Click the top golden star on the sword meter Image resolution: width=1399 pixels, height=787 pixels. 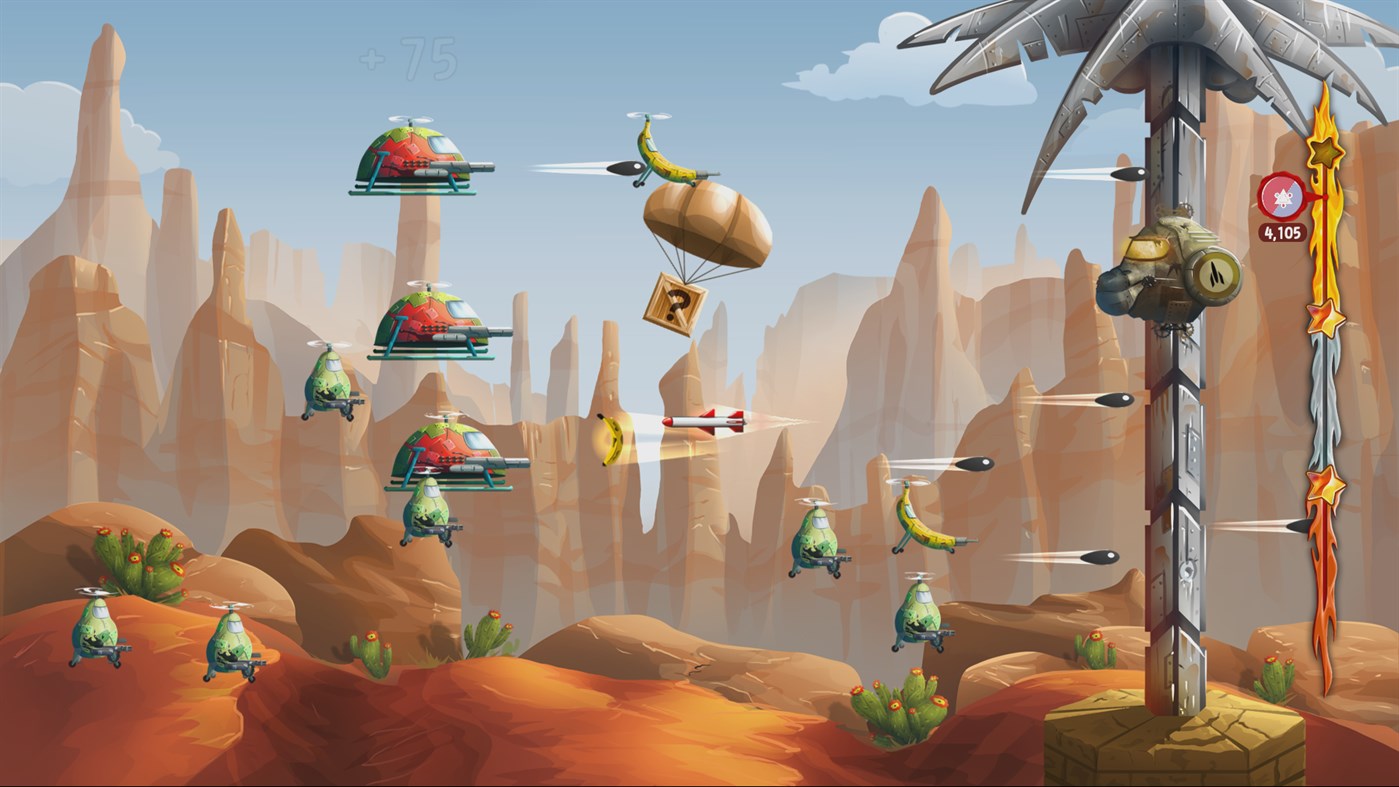point(1323,150)
